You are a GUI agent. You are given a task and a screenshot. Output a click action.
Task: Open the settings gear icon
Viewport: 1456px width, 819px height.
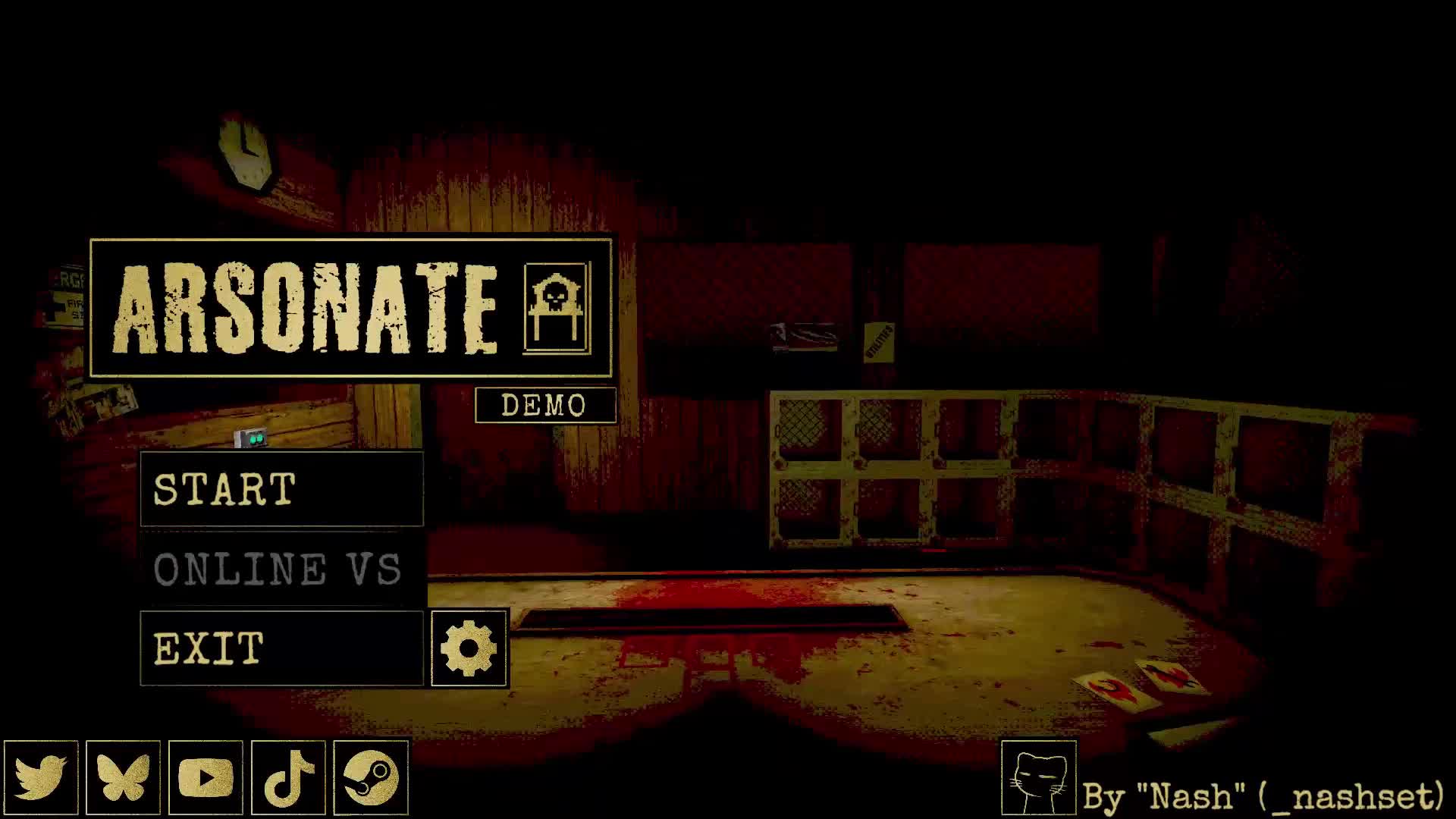(x=468, y=648)
